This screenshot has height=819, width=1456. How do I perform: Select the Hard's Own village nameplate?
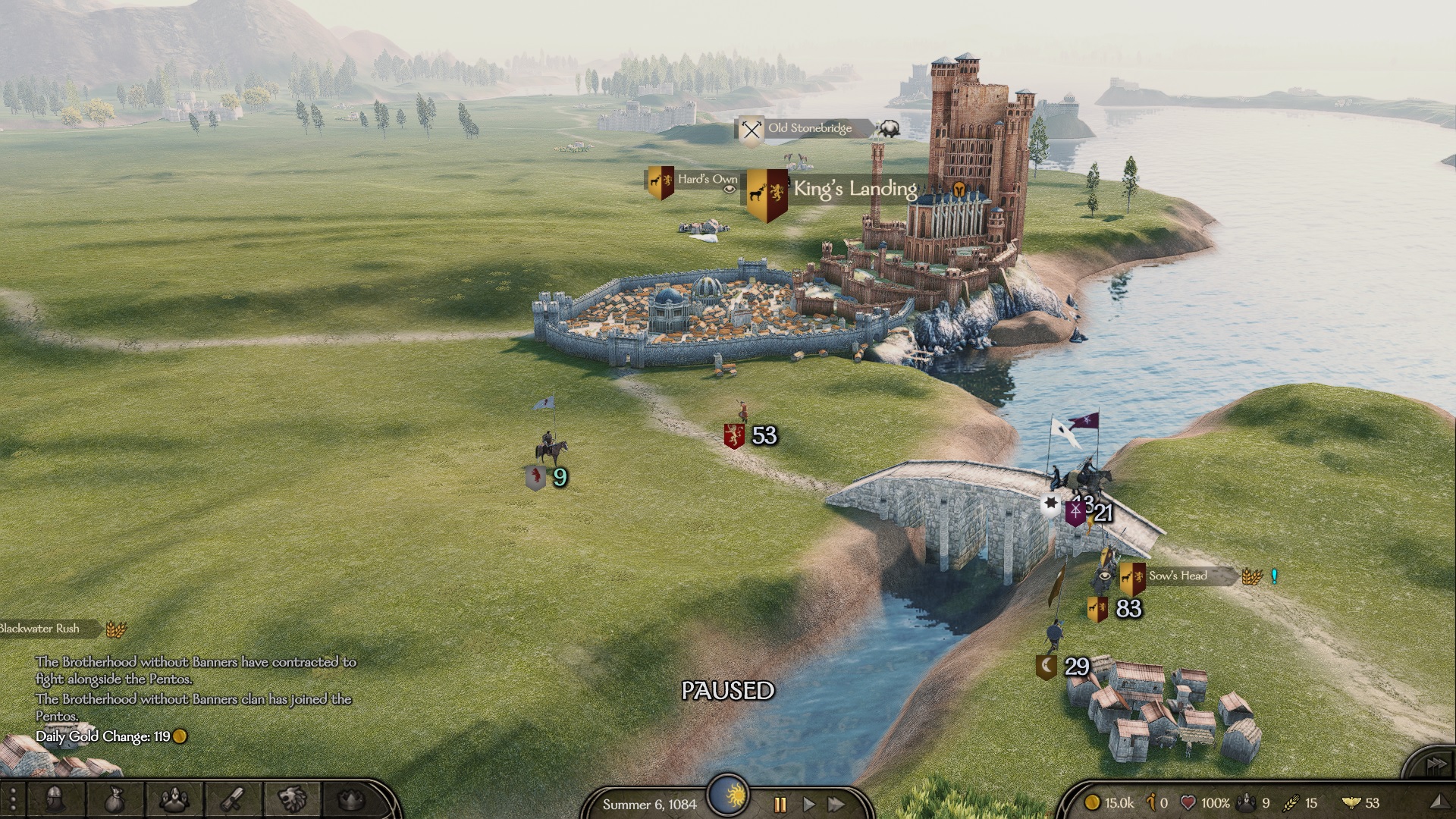tap(707, 180)
